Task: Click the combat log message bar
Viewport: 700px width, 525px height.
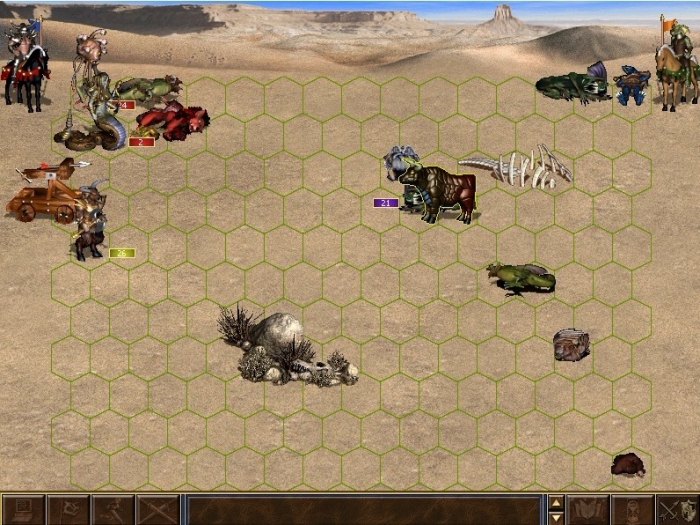Action: (x=364, y=510)
